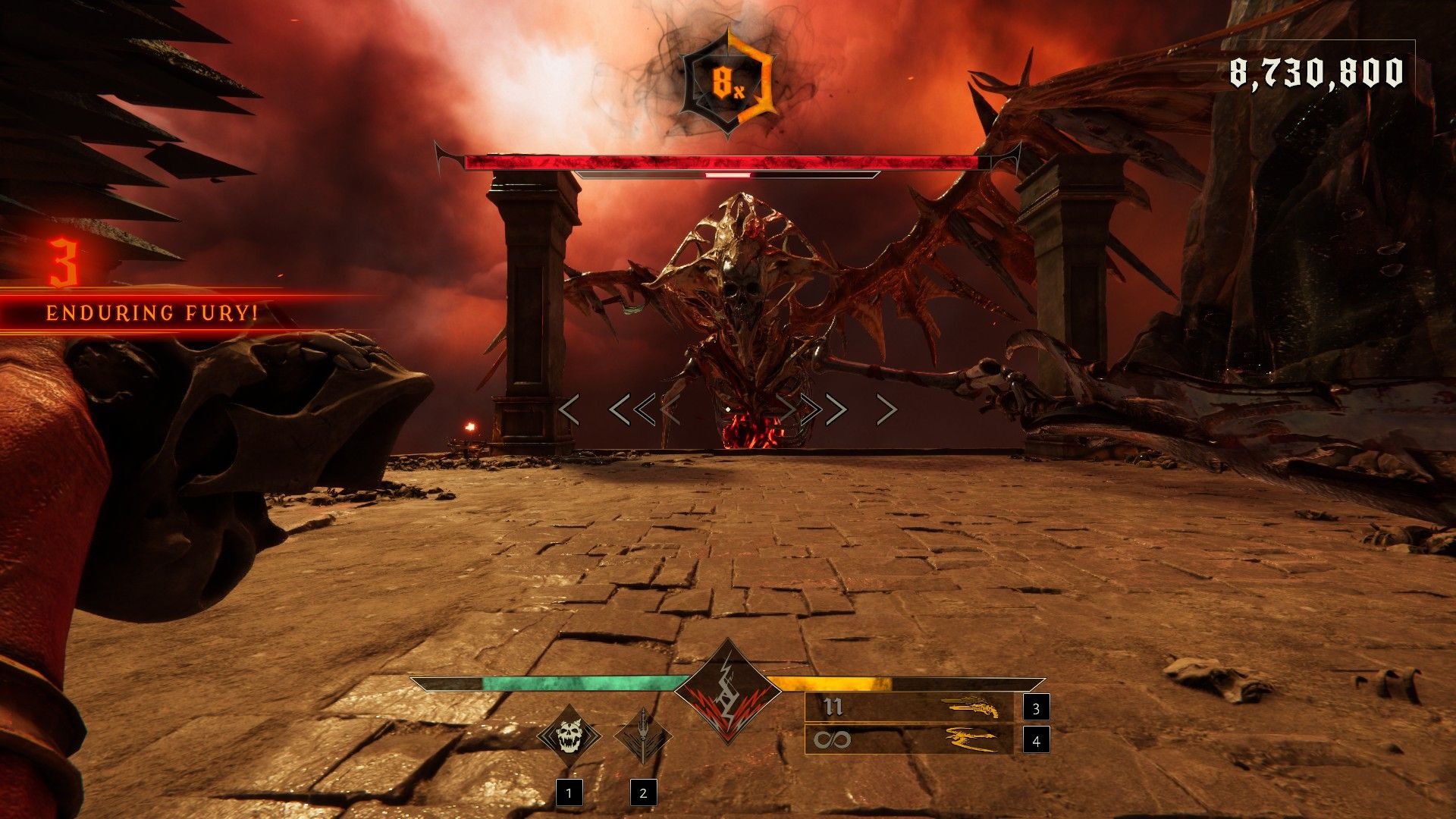Click the boss health bar
Screen dimensions: 1456x819
click(728, 160)
